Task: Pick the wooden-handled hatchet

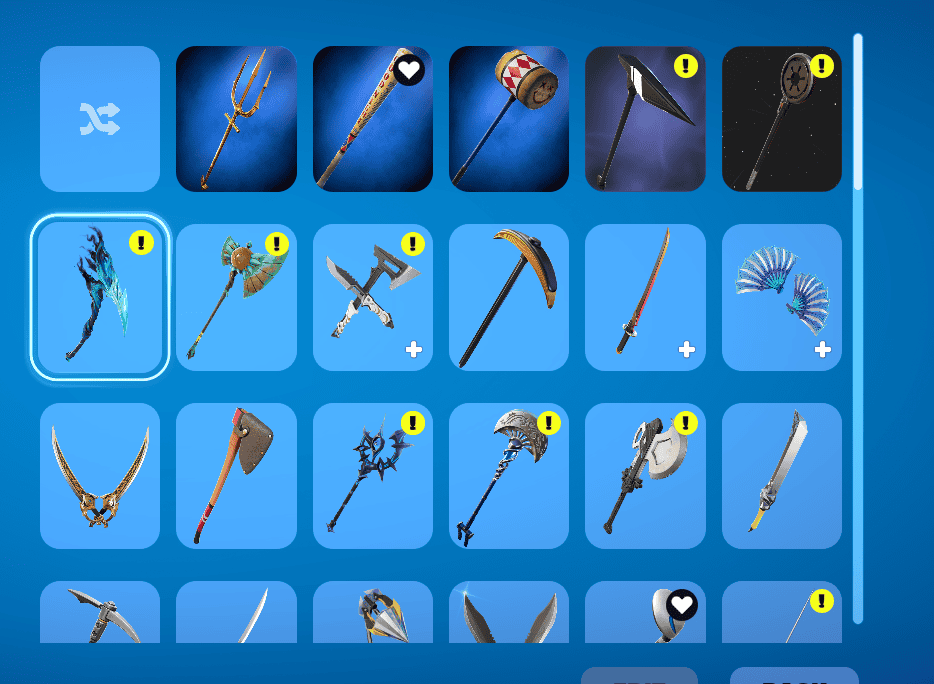Action: (236, 476)
